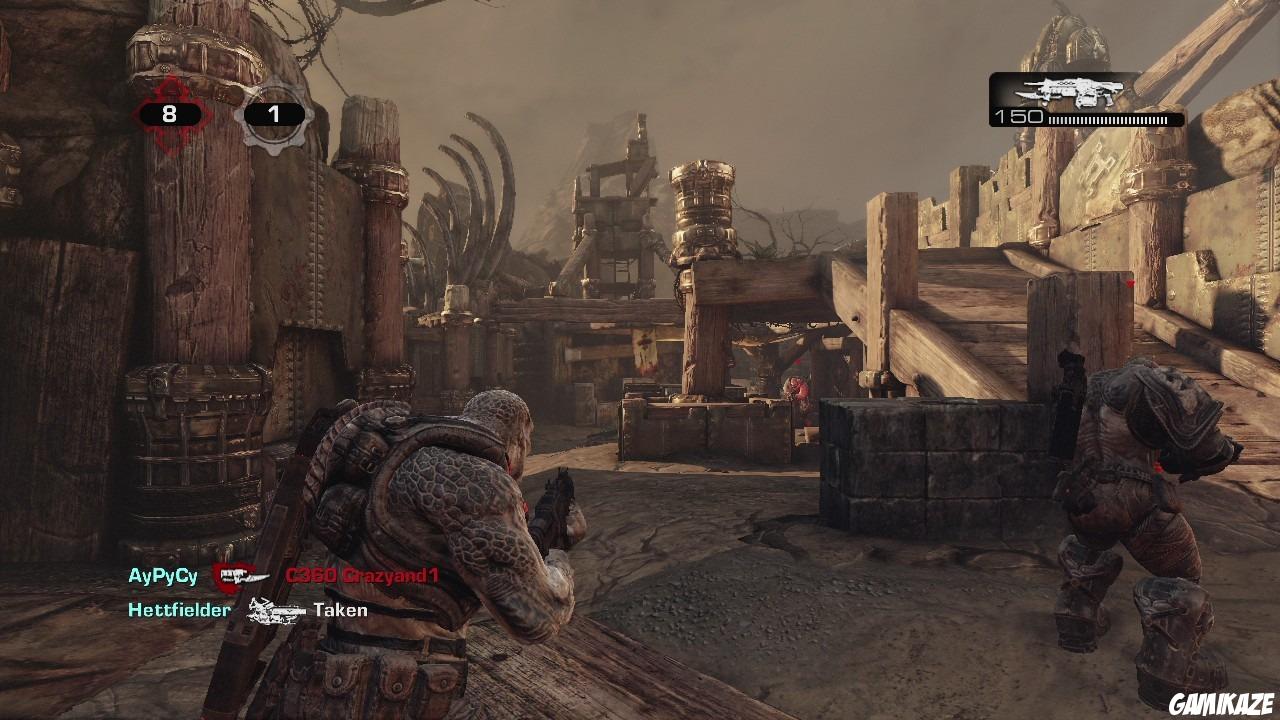1280x720 pixels.
Task: Click the player name Hettfielder
Action: pyautogui.click(x=179, y=609)
